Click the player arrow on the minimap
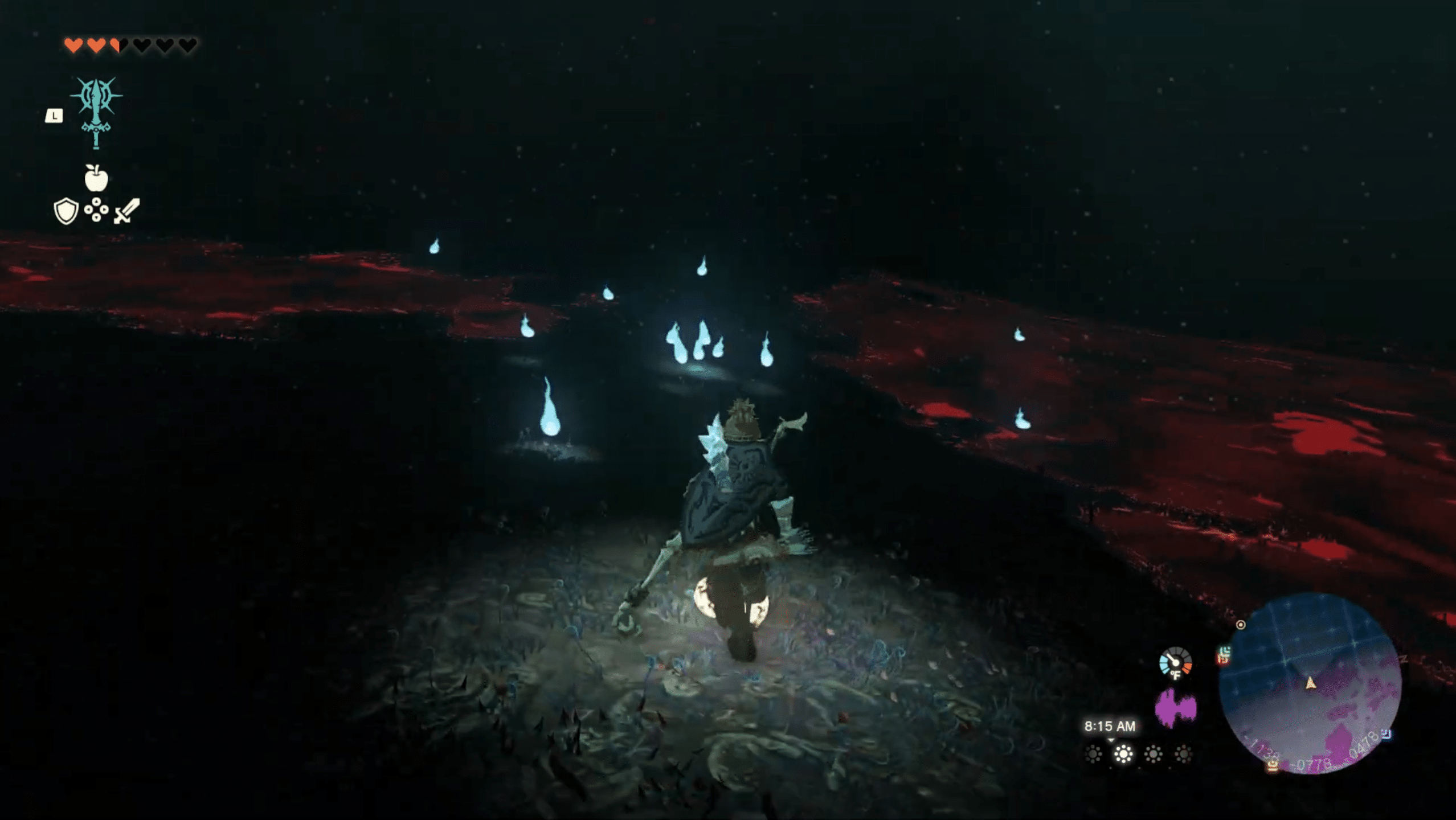The width and height of the screenshot is (1456, 820). click(x=1310, y=682)
